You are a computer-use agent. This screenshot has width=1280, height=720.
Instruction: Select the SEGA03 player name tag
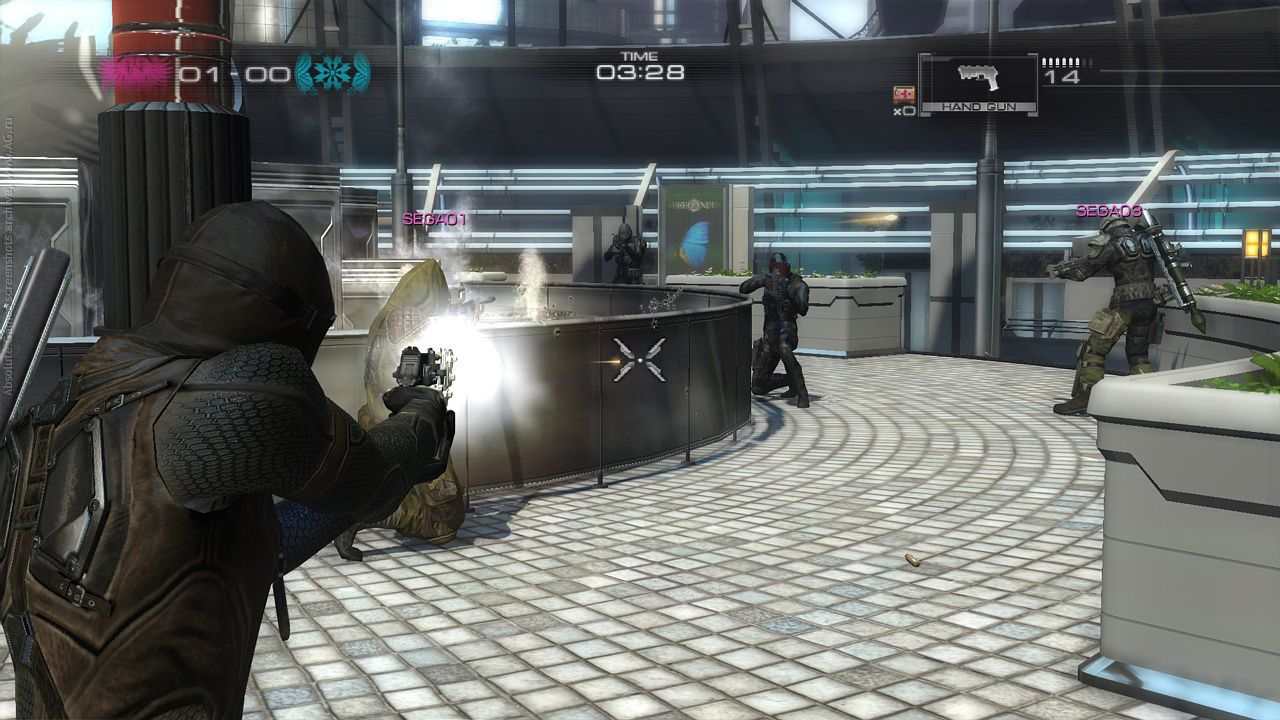pos(1108,211)
